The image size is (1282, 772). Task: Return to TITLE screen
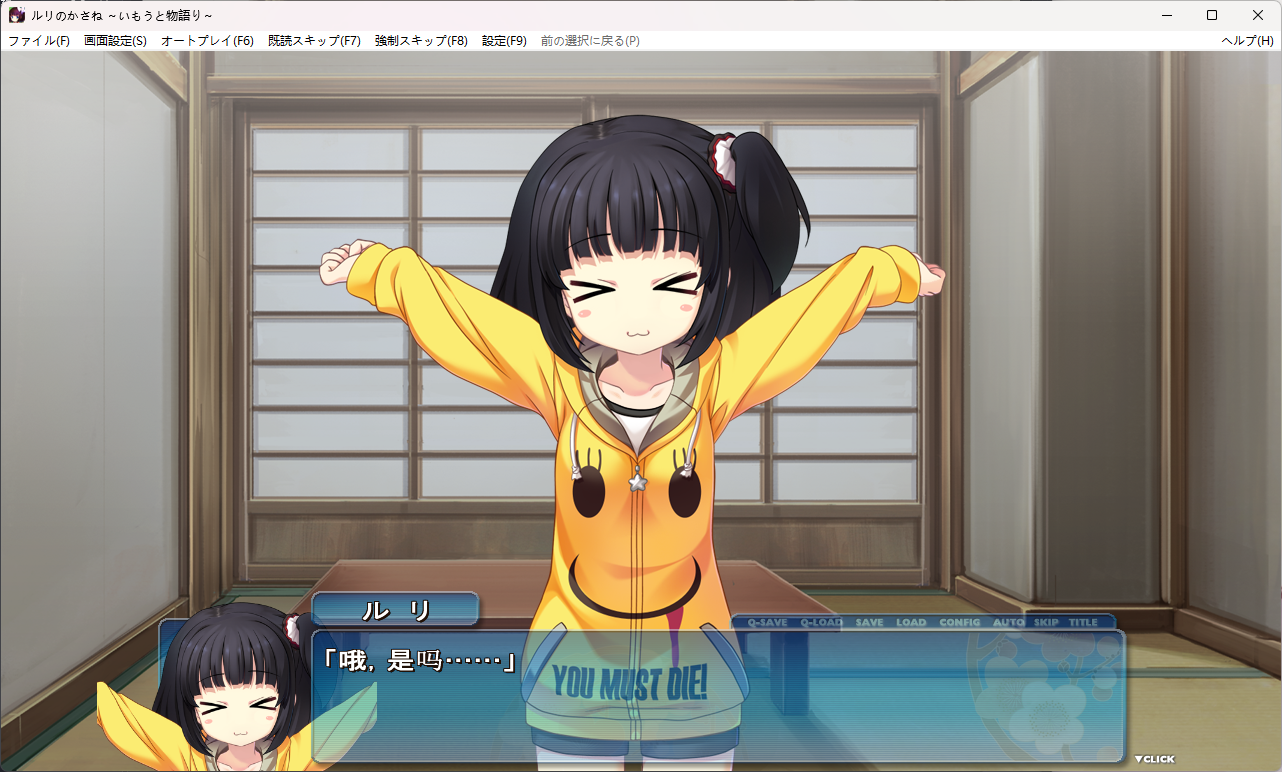click(1083, 622)
